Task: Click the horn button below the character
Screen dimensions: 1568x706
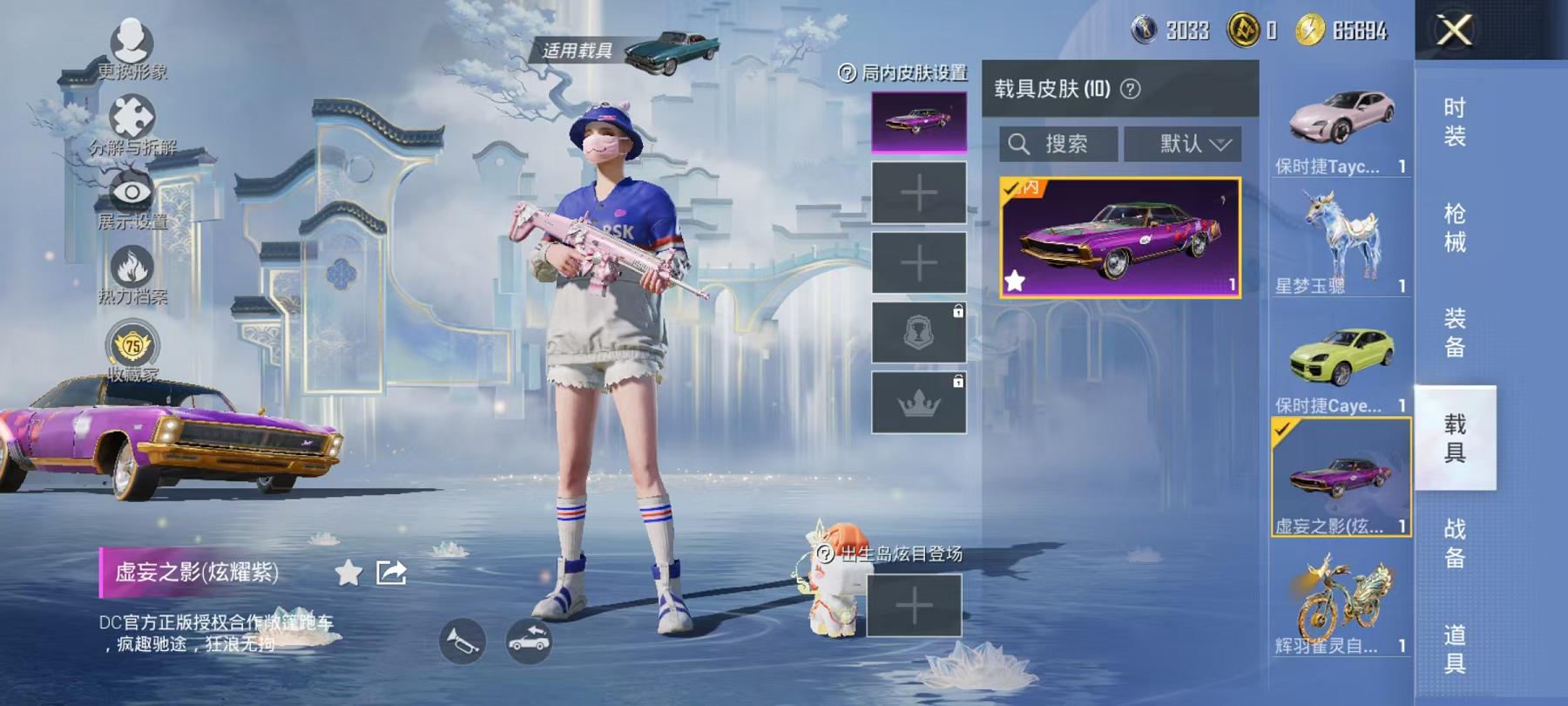Action: click(x=462, y=642)
